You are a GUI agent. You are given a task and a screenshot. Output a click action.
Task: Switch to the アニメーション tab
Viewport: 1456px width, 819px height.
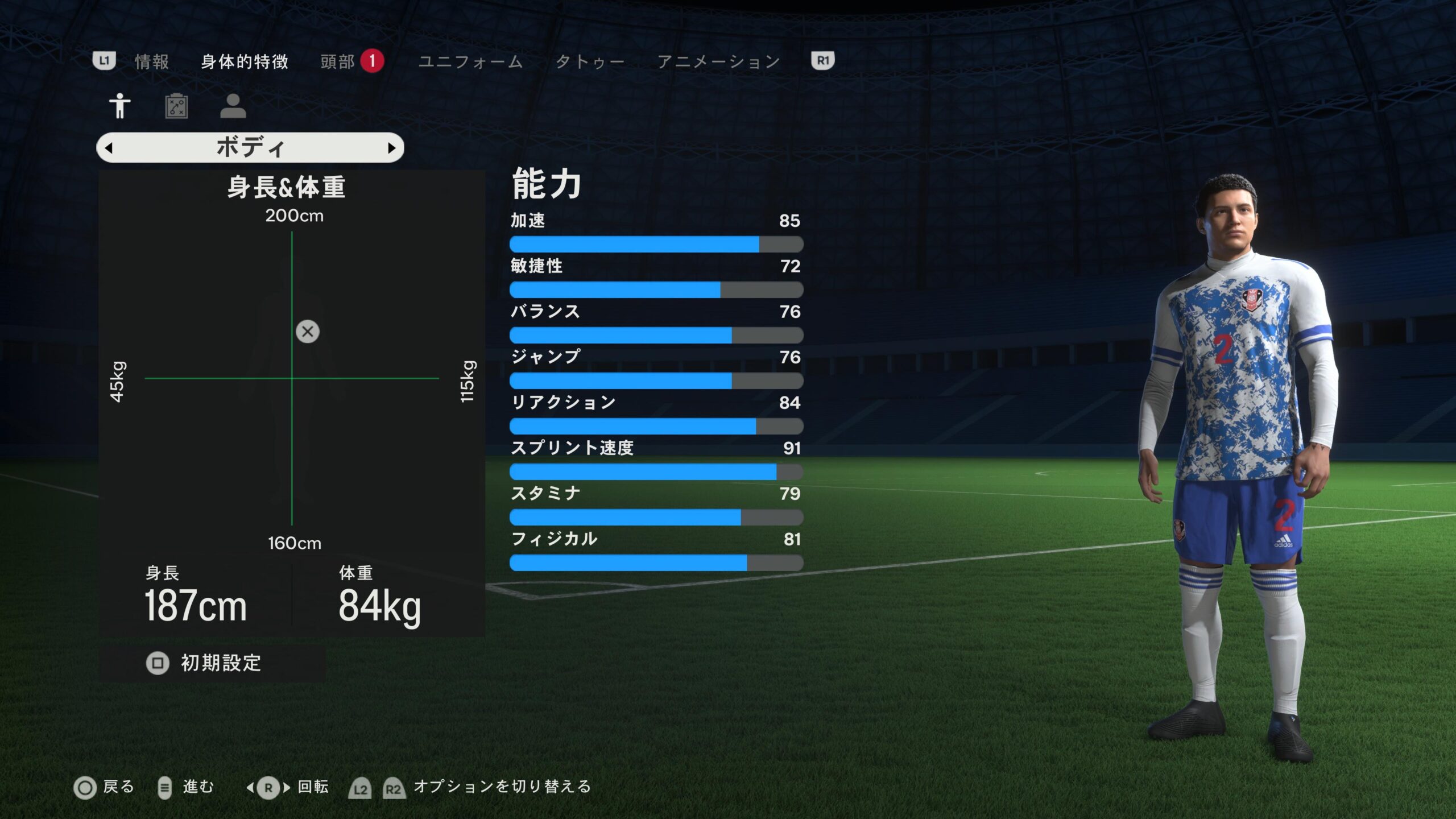pyautogui.click(x=718, y=61)
